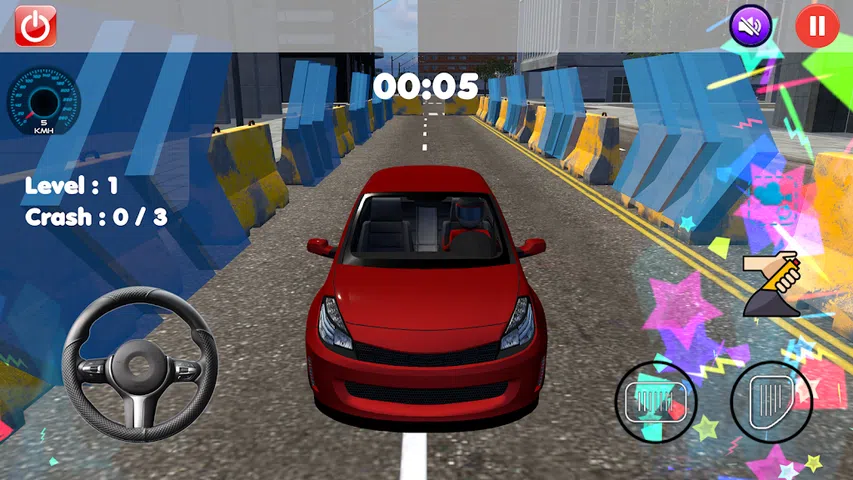Toggle the purple sound mute button
853x480 pixels.
pos(751,26)
